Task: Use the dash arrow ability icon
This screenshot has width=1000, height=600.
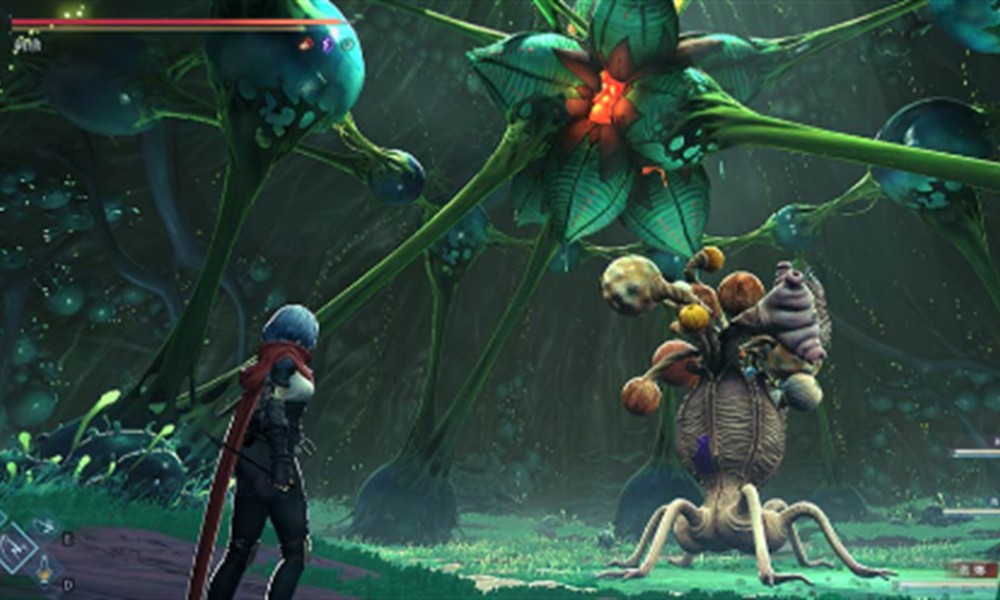Action: (42, 524)
